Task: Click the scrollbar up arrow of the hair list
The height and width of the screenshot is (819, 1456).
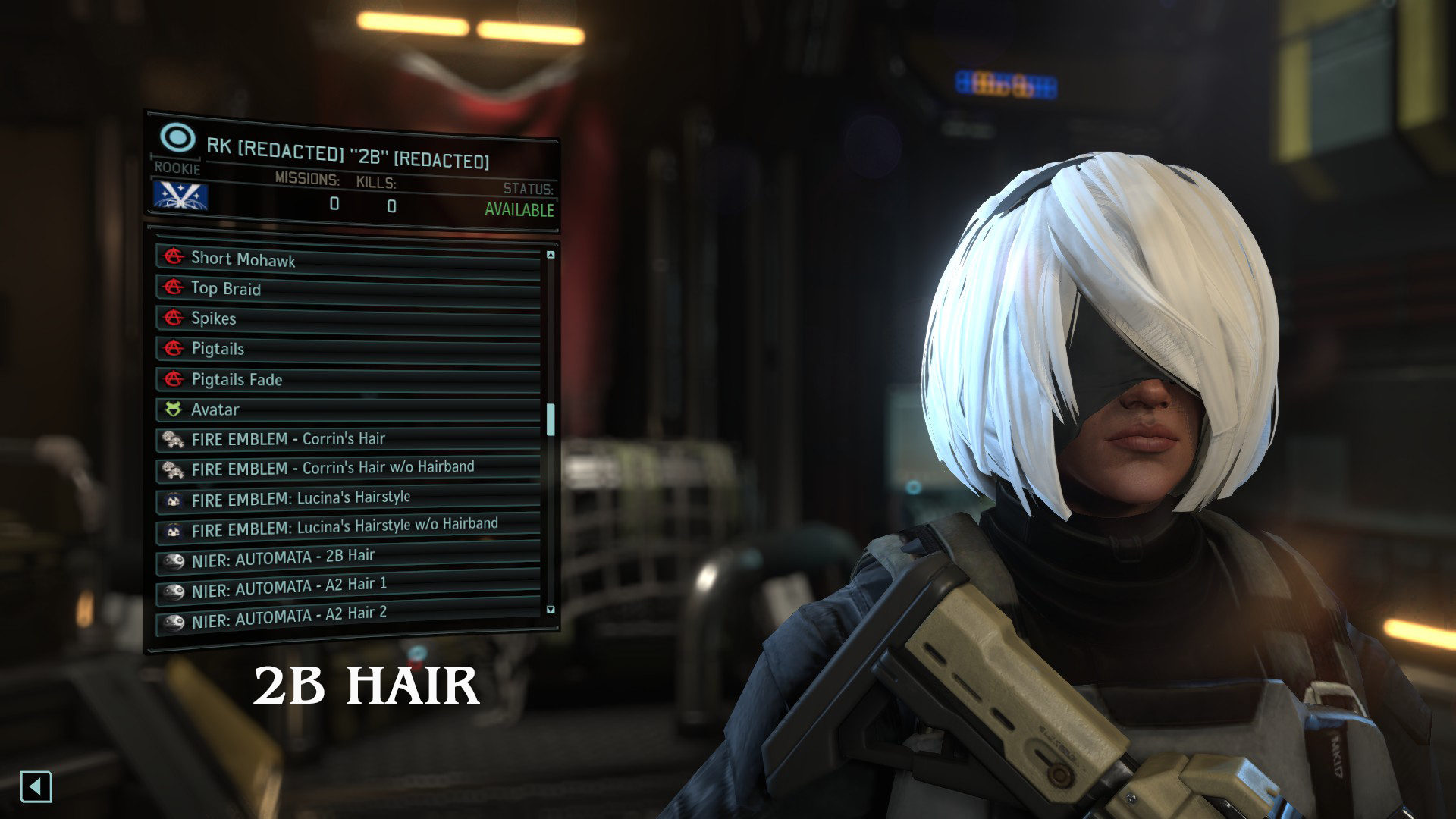Action: pos(549,253)
